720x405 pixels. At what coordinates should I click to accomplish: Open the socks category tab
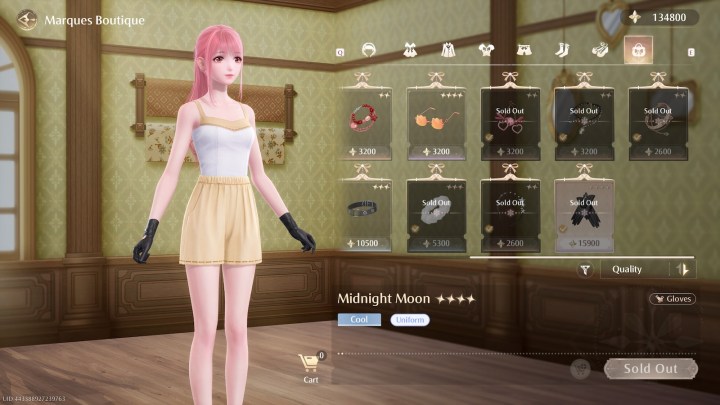tap(561, 49)
